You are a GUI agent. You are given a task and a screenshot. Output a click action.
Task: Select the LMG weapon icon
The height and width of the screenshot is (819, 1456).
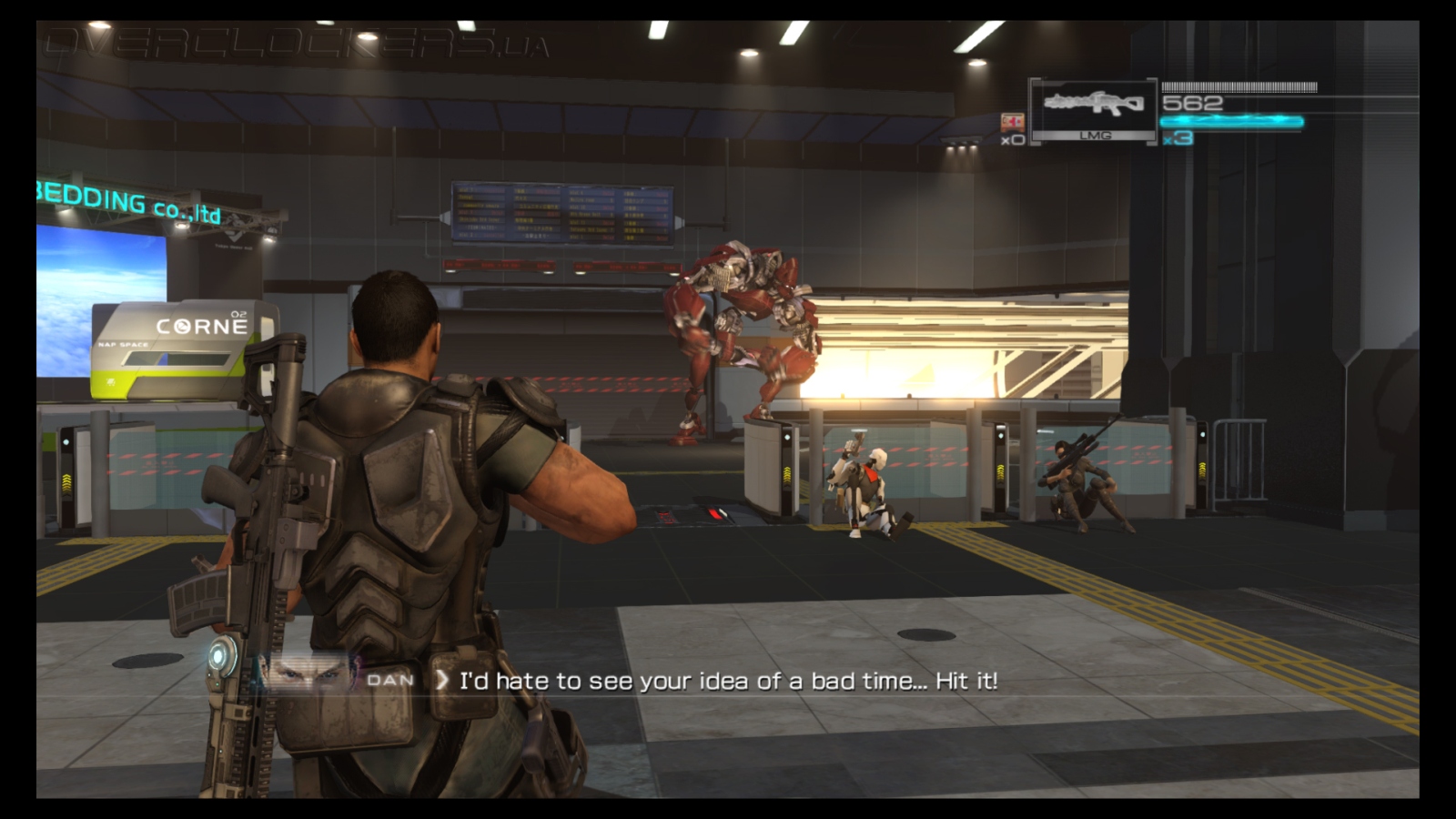click(1093, 105)
